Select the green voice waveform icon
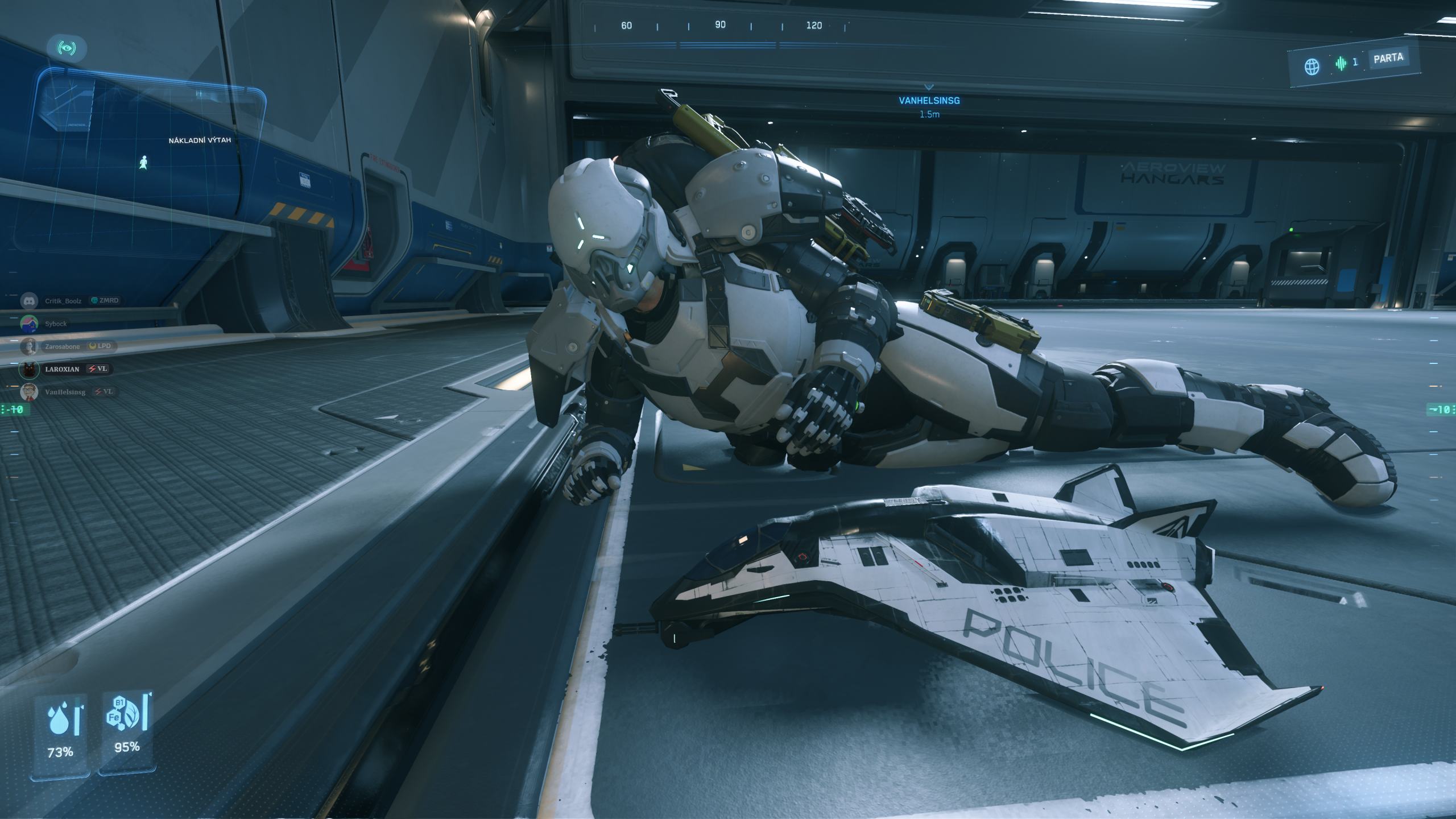 1341,63
